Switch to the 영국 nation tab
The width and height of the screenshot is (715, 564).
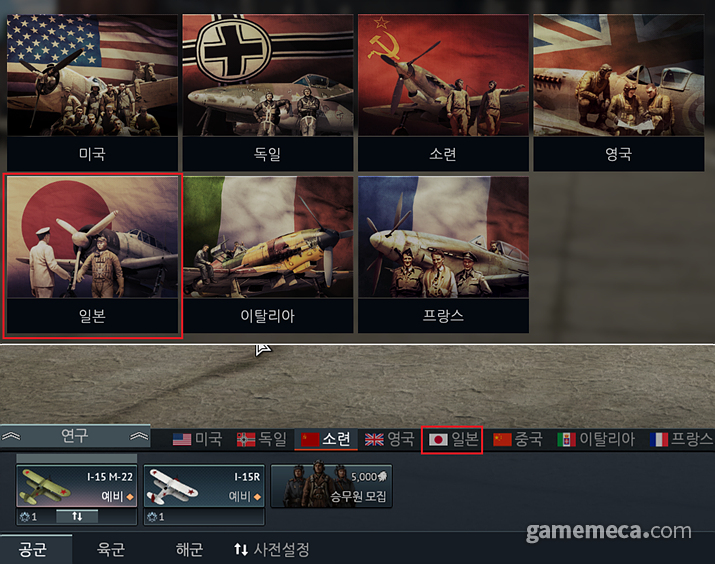(389, 439)
